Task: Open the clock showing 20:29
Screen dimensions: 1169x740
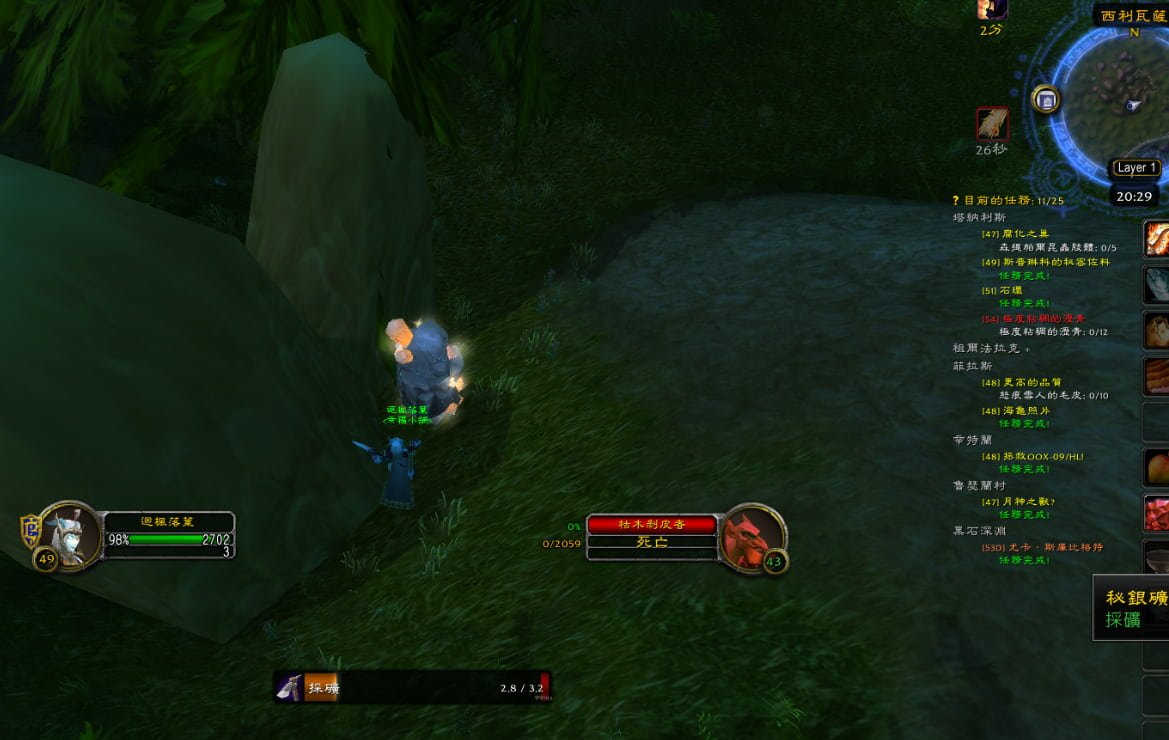Action: coord(1134,196)
